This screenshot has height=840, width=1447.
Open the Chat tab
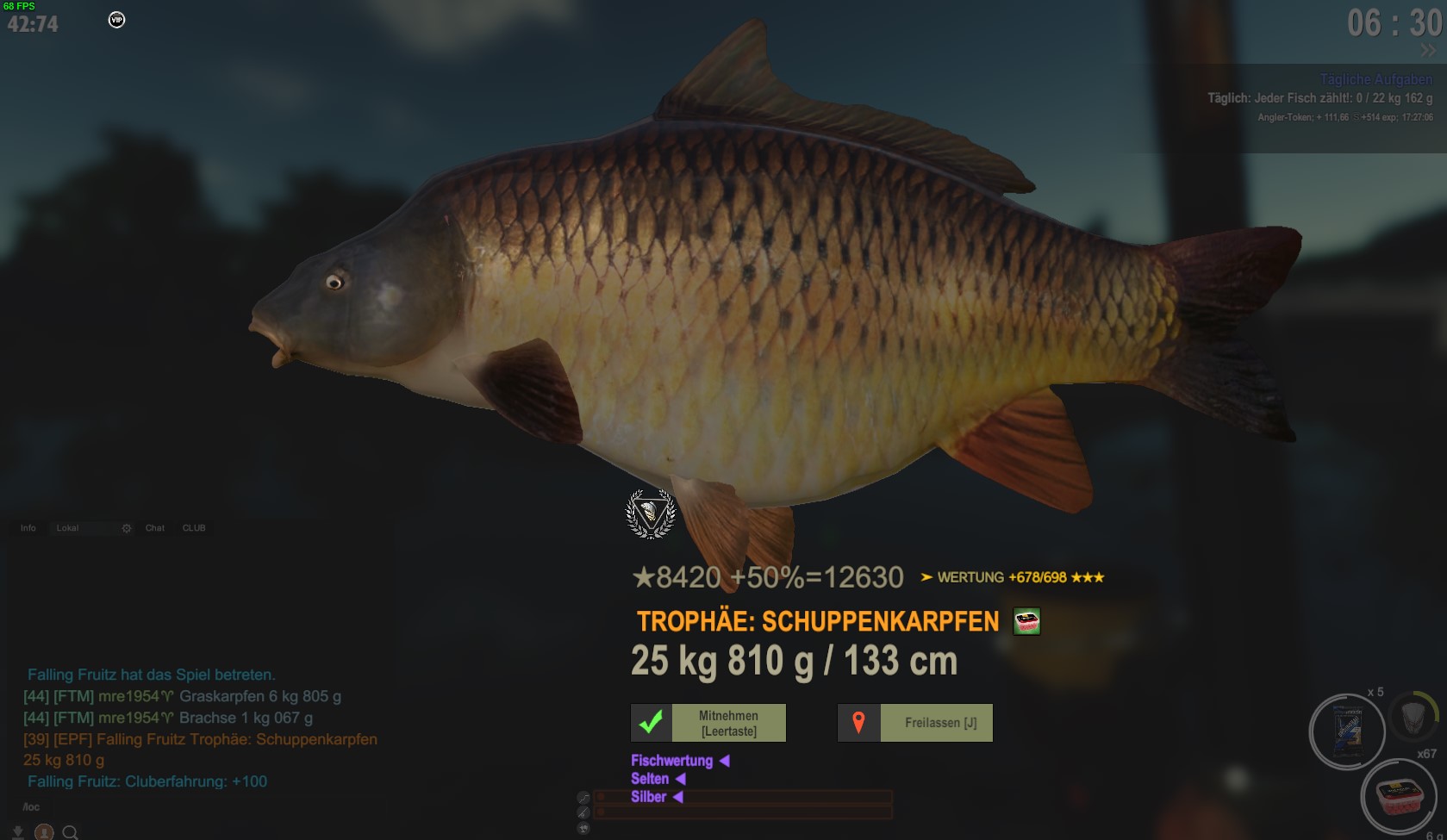point(155,528)
